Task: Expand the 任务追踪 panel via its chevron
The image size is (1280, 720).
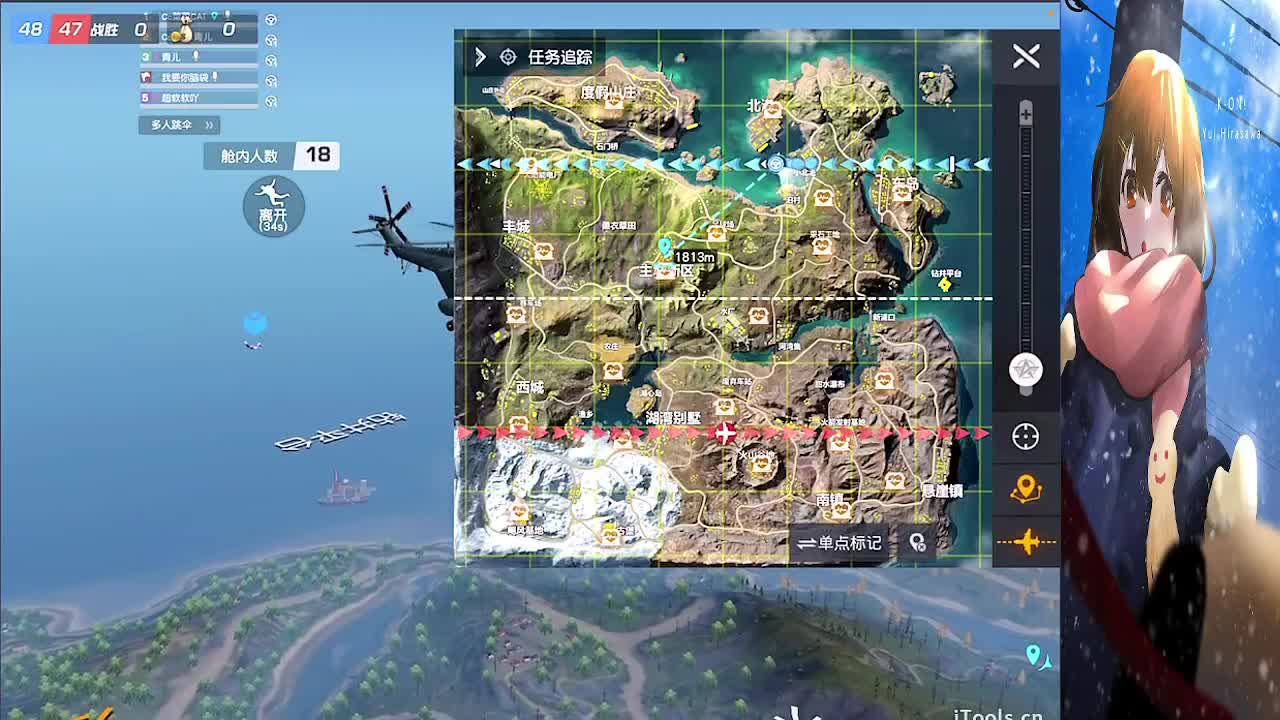Action: [x=478, y=57]
